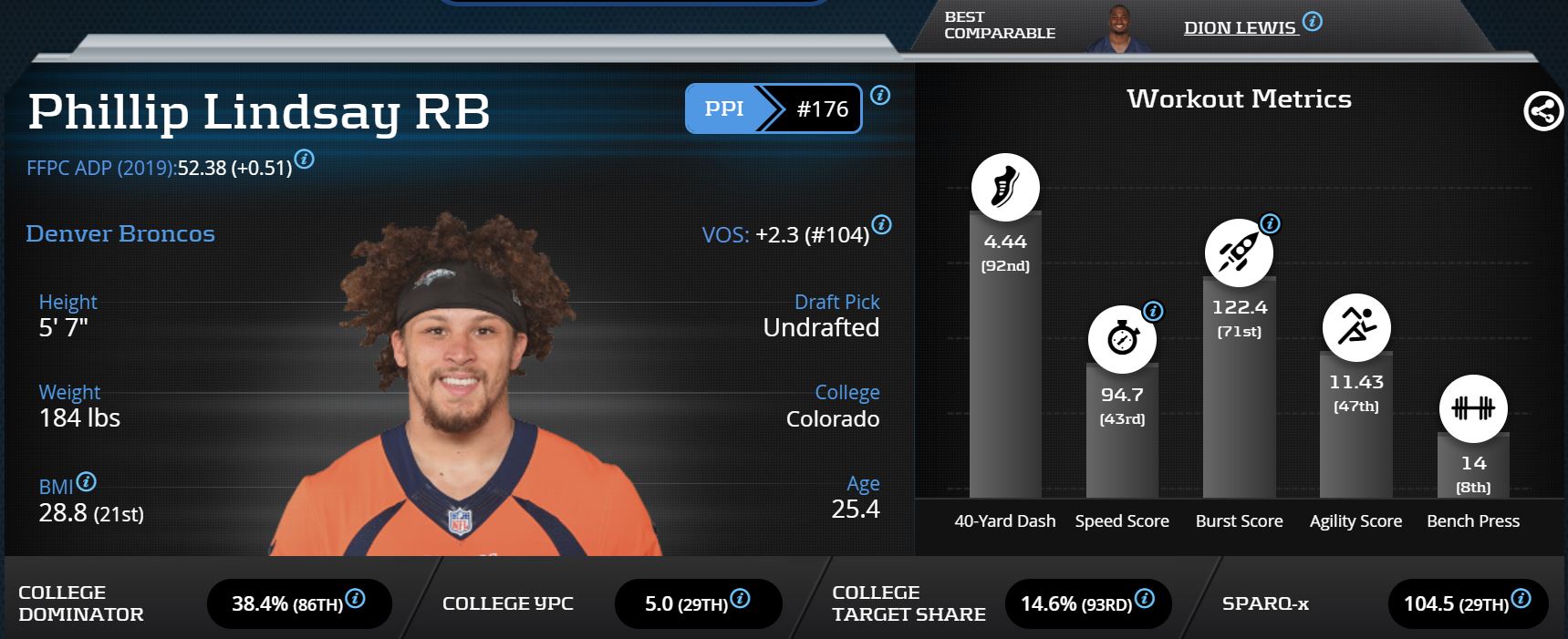Show info for College Dominator rating
Screen dimensions: 1568x639
click(x=356, y=599)
